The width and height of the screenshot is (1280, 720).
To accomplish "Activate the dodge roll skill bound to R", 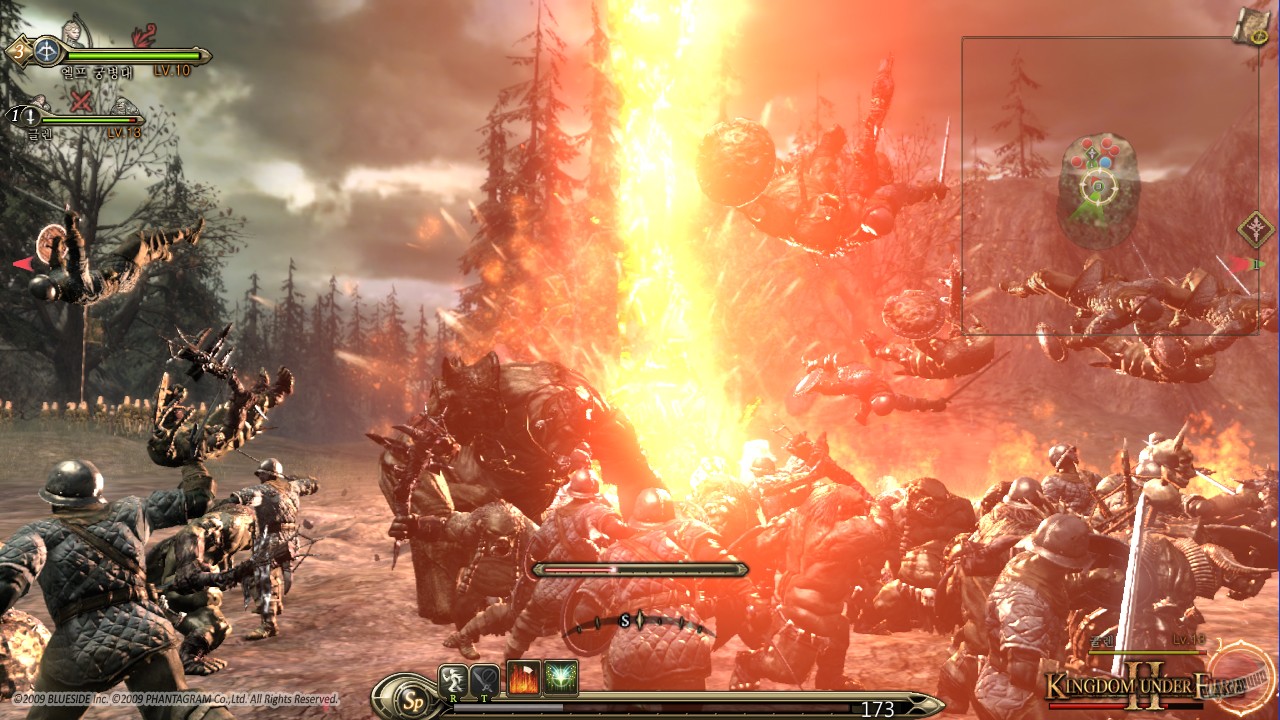I will point(452,680).
